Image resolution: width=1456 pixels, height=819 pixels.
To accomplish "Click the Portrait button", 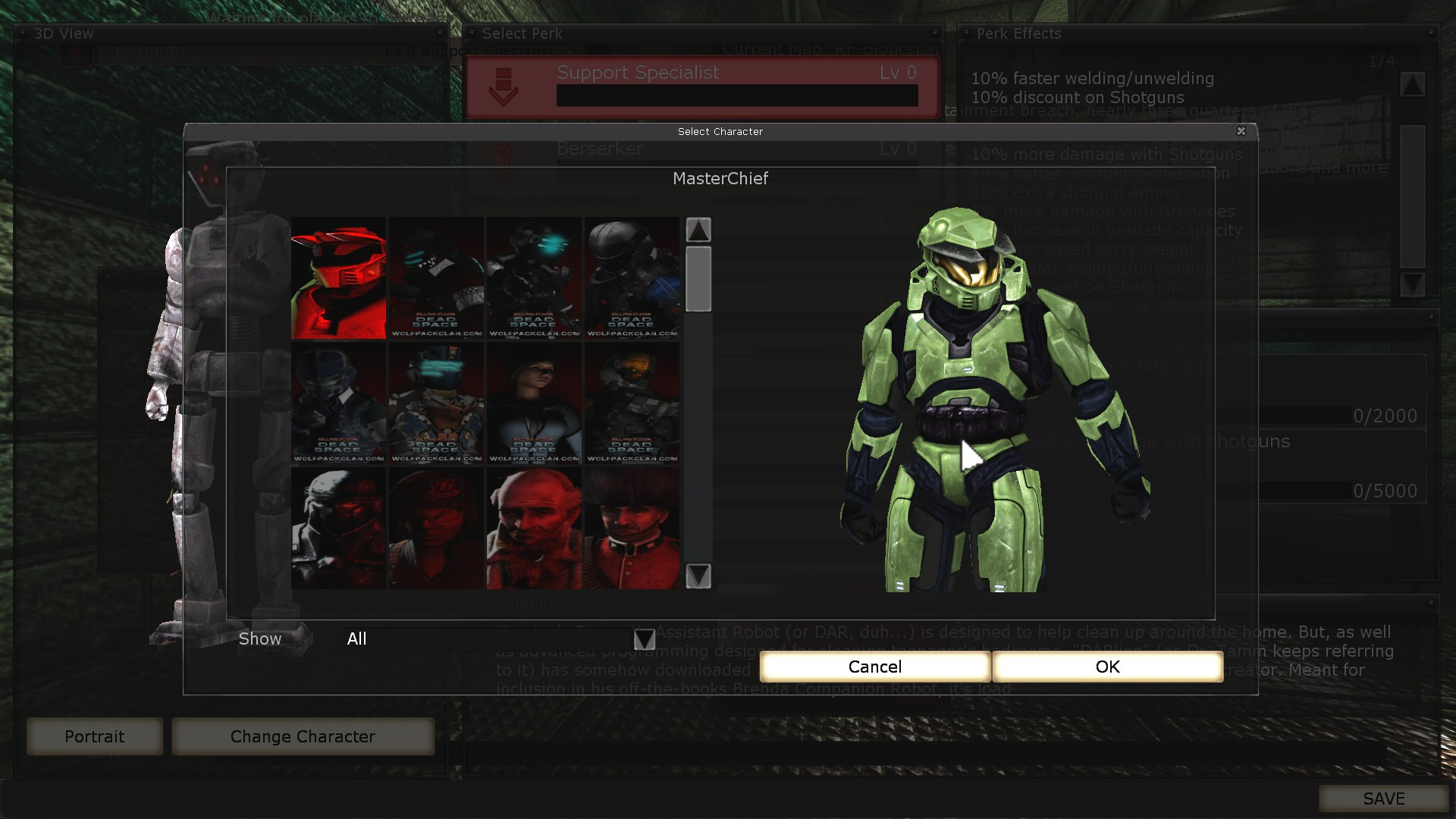I will [x=94, y=736].
